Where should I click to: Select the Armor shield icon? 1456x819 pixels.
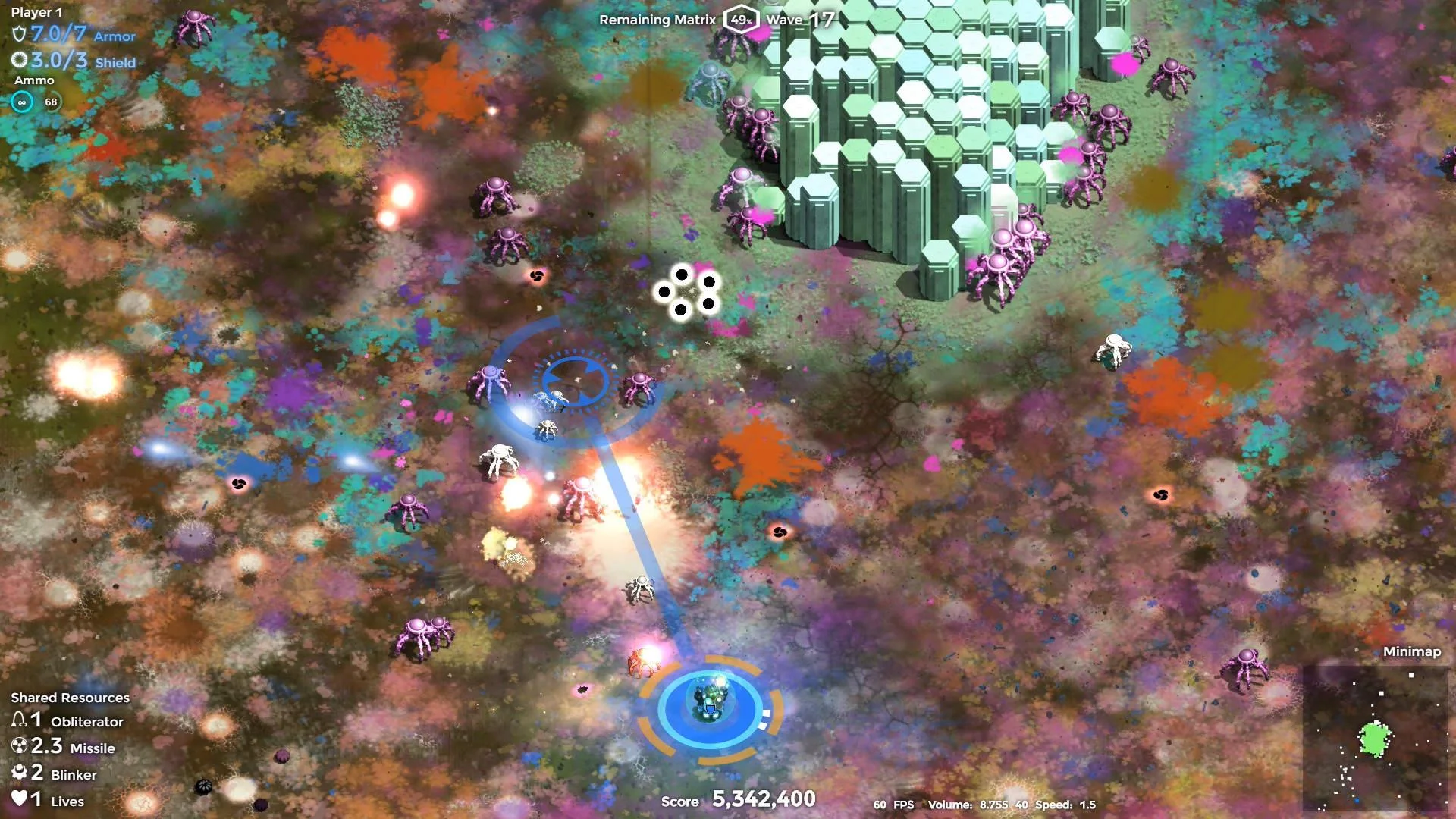click(17, 36)
